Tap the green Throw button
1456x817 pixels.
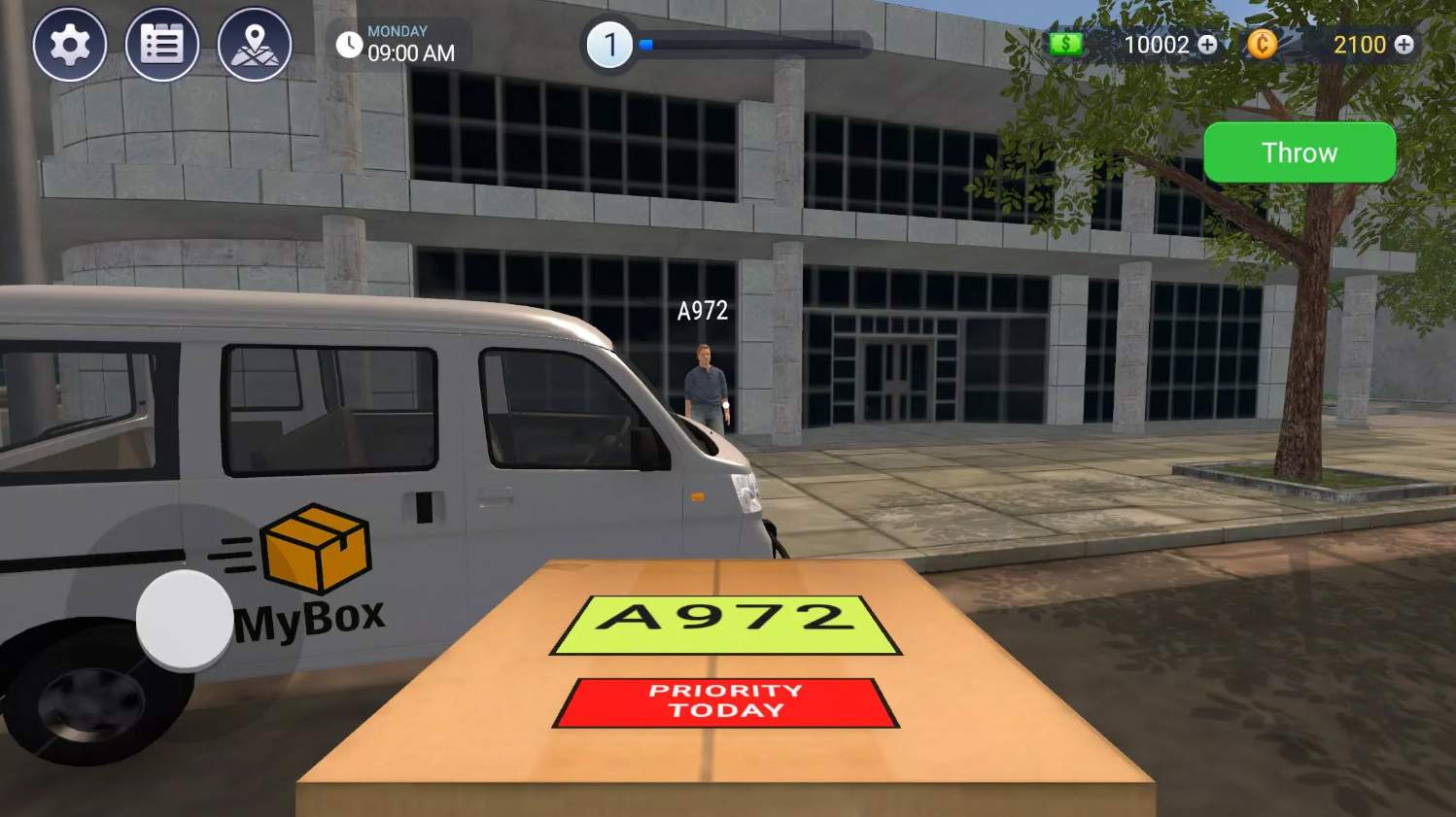coord(1300,153)
